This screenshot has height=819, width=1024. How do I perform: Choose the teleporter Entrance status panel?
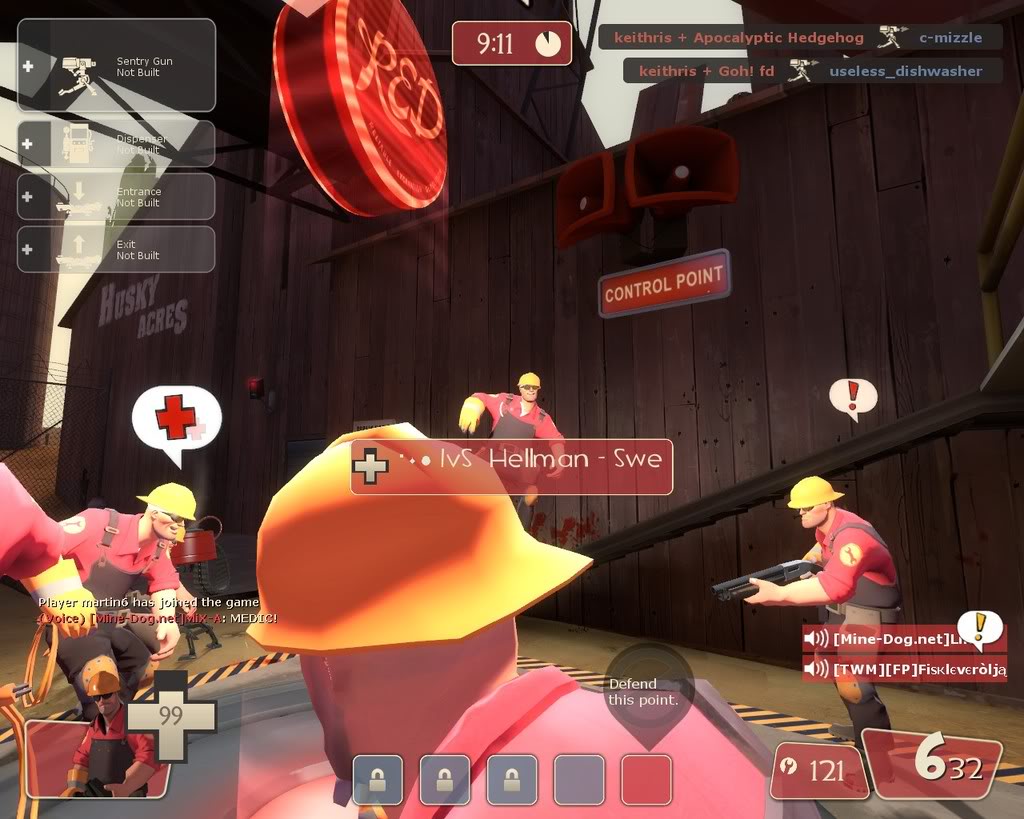click(x=116, y=197)
